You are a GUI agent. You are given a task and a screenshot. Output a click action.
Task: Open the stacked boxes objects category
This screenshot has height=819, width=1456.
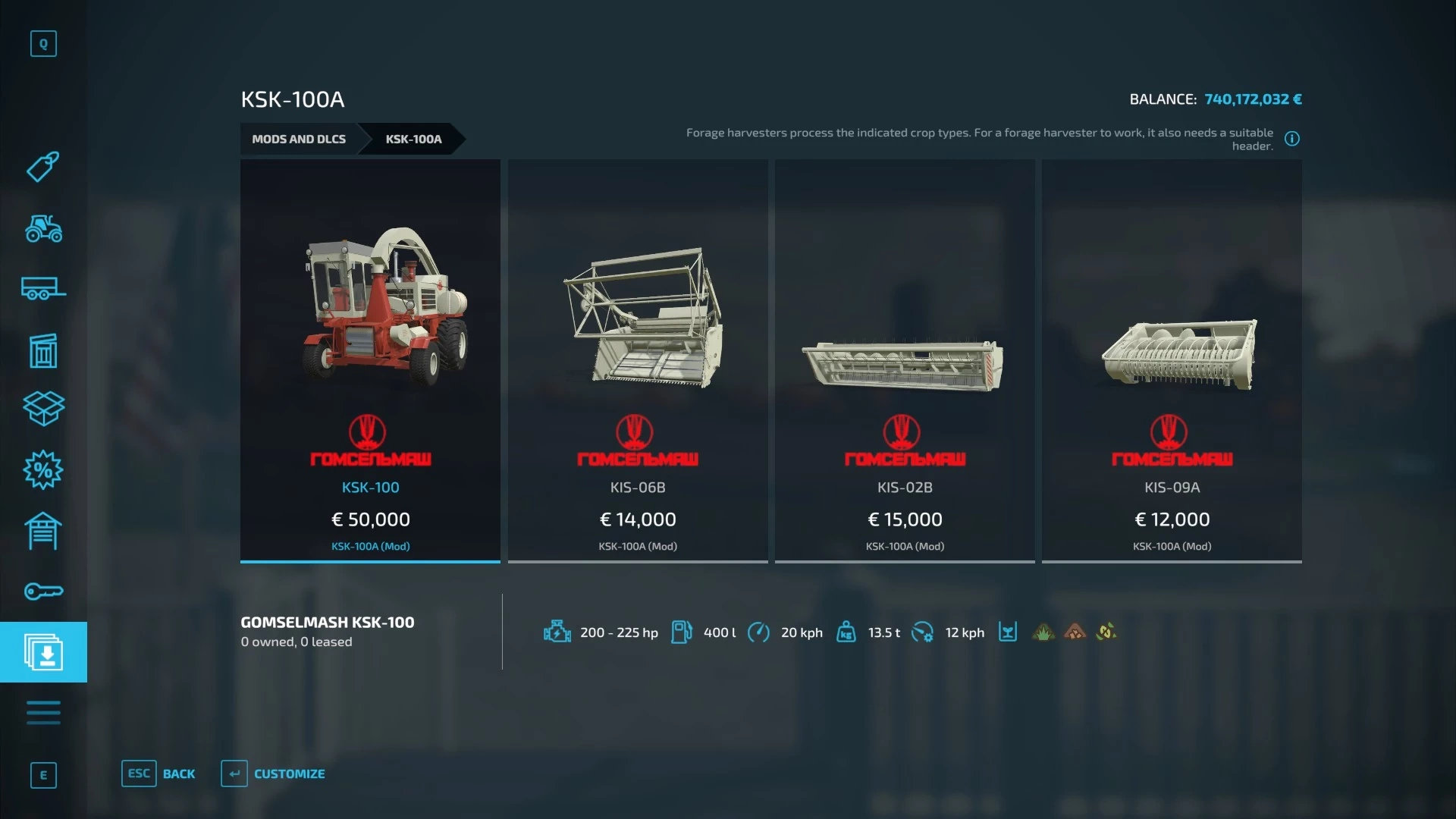[43, 409]
